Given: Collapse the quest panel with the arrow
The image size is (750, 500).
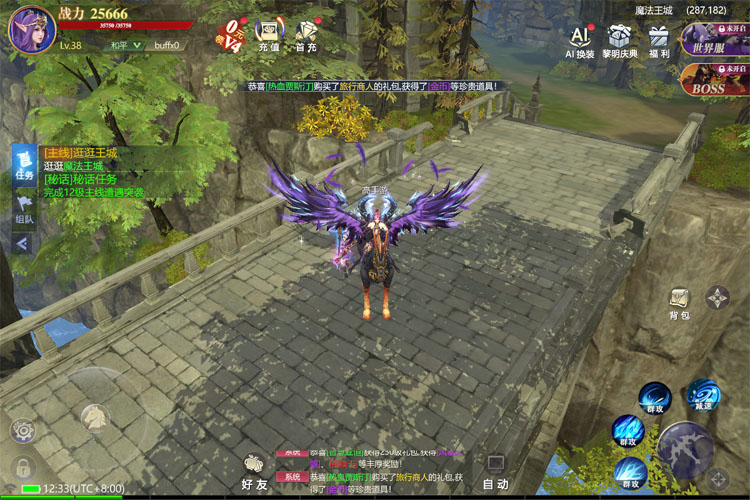Looking at the screenshot, I should (23, 243).
